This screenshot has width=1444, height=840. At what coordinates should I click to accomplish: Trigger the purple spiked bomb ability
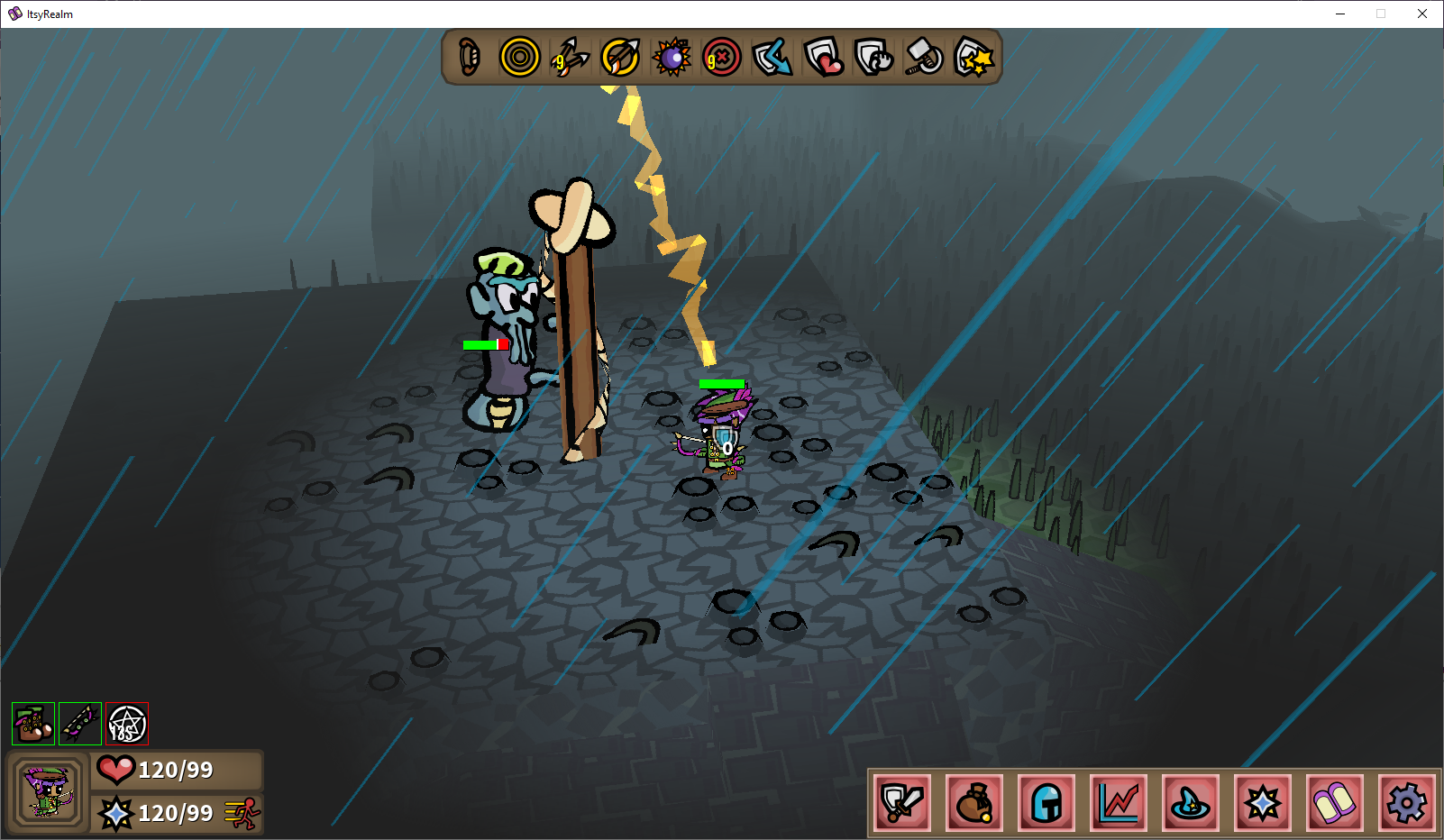(x=672, y=58)
